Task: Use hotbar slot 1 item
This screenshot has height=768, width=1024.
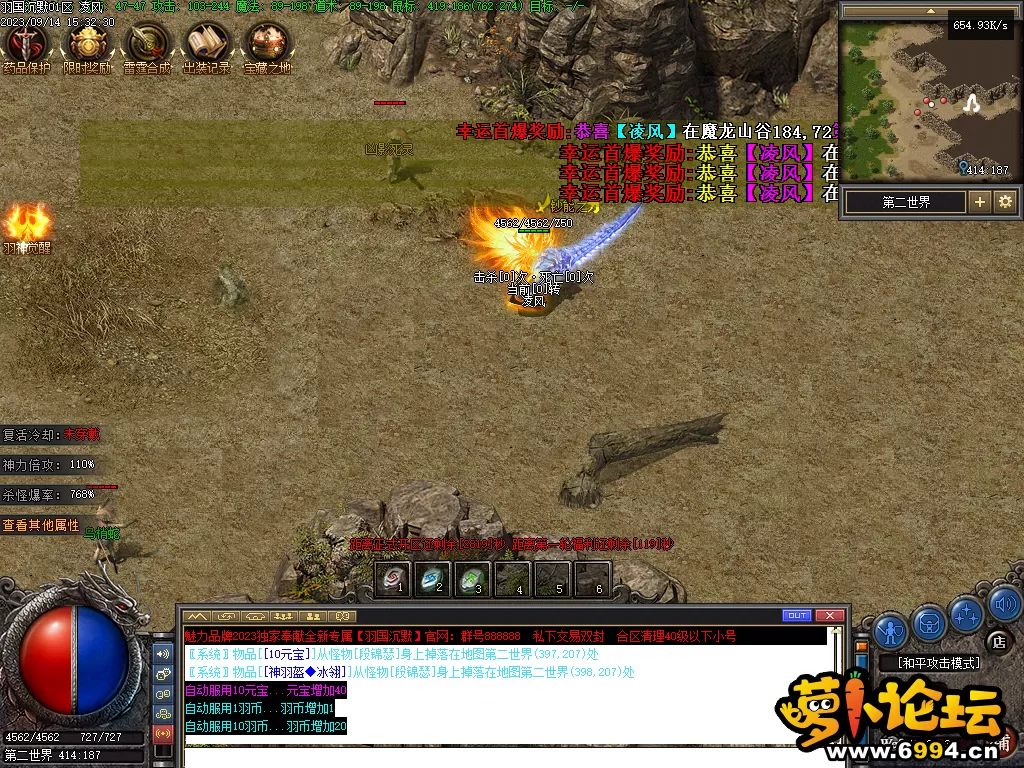Action: [393, 579]
